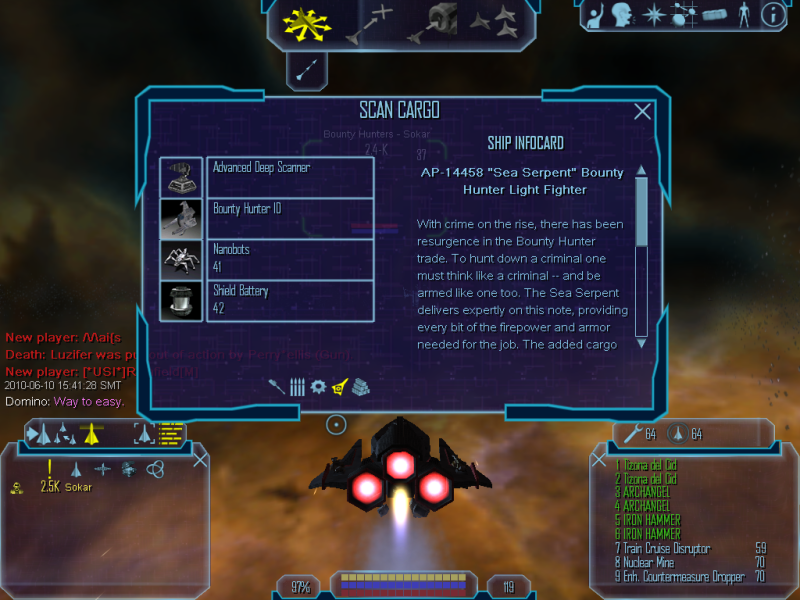Select the Advanced Deep Scanner cargo row
Viewport: 800px width, 600px height.
click(x=290, y=177)
